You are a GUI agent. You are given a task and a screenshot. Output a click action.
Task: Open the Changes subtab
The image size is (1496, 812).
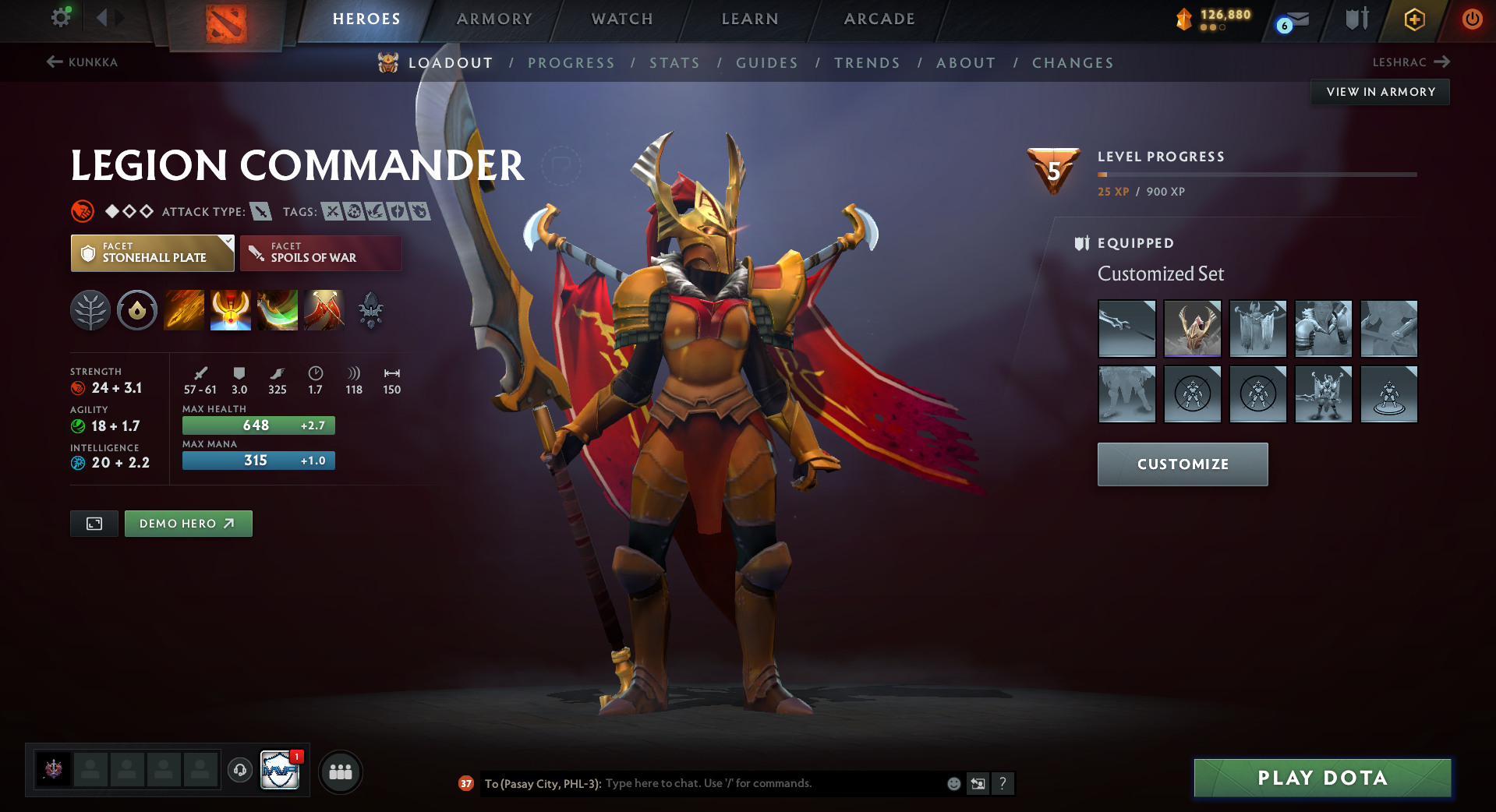[1073, 63]
